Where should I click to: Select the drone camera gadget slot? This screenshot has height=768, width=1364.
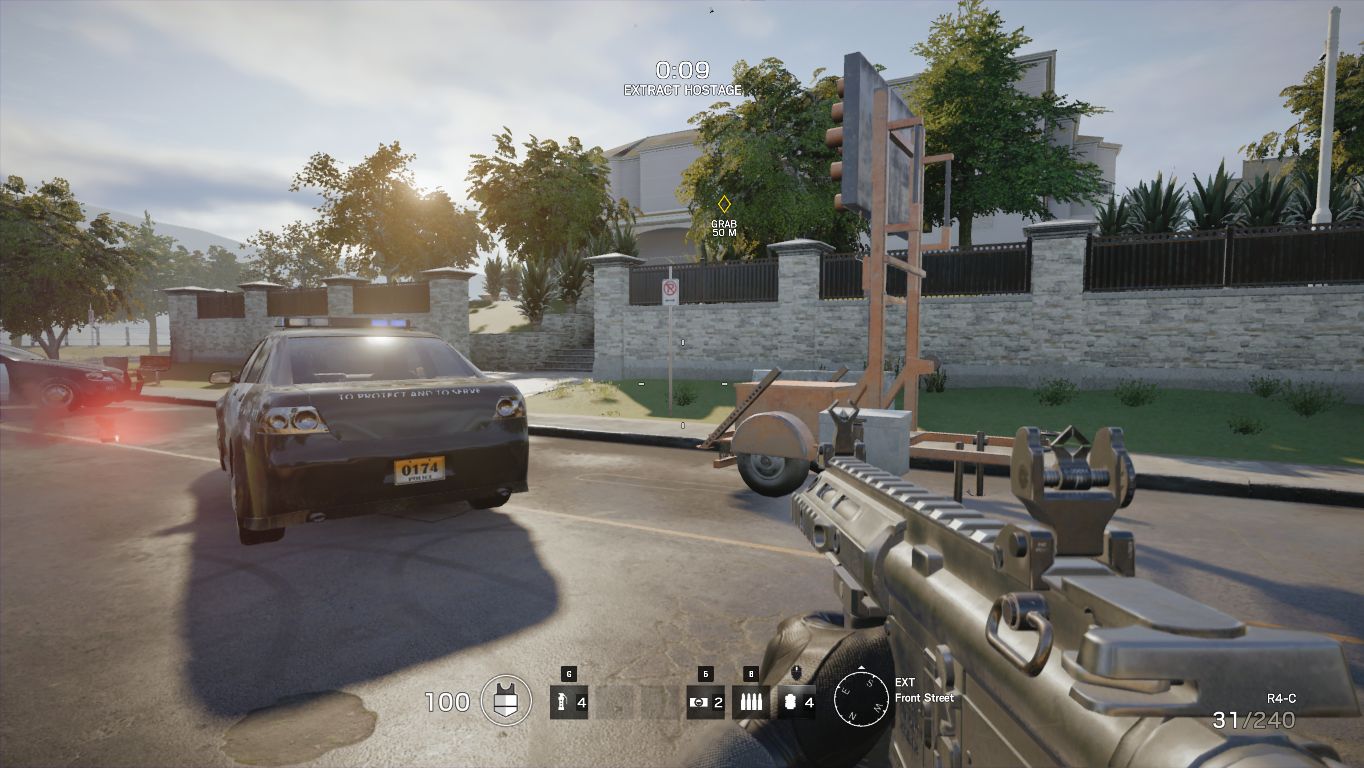(x=705, y=702)
